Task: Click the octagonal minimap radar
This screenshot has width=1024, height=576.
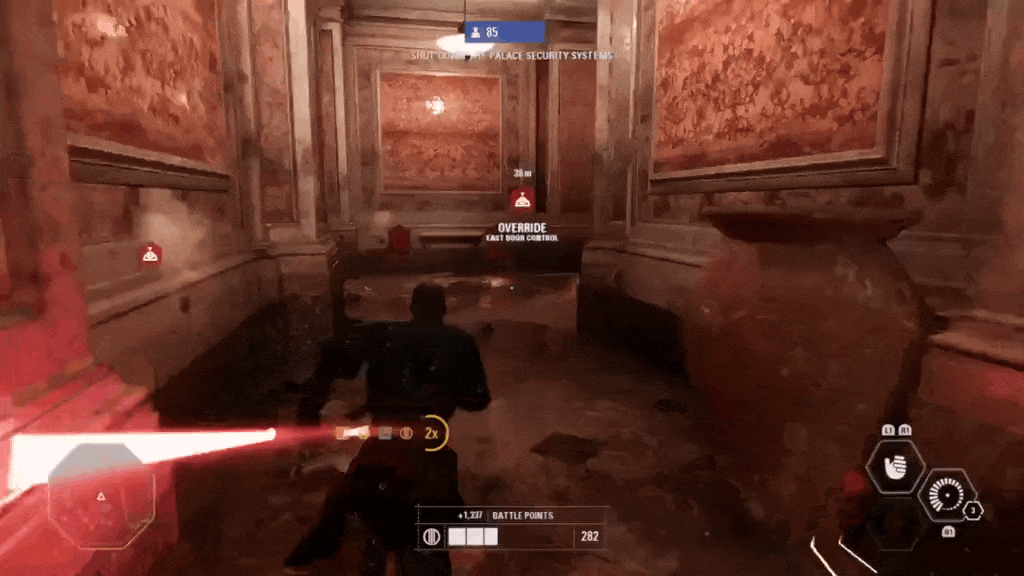Action: pyautogui.click(x=101, y=495)
